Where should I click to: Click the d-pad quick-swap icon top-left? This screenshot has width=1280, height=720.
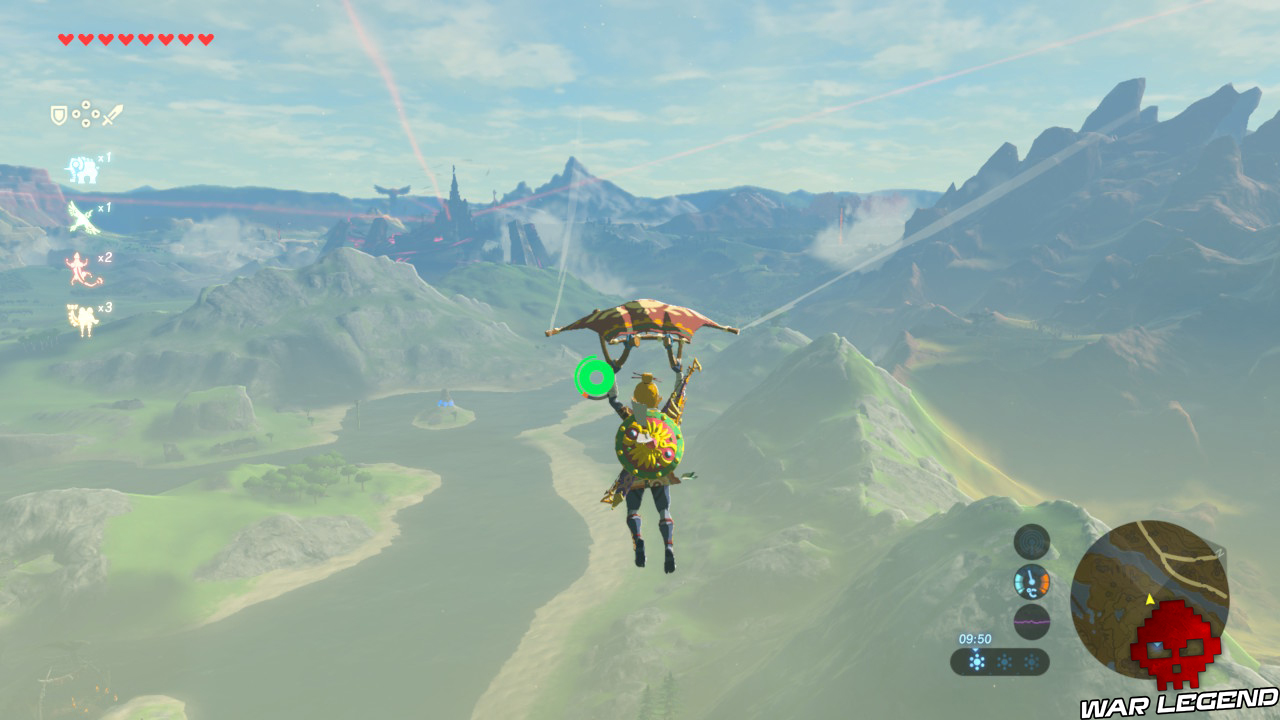[x=86, y=114]
